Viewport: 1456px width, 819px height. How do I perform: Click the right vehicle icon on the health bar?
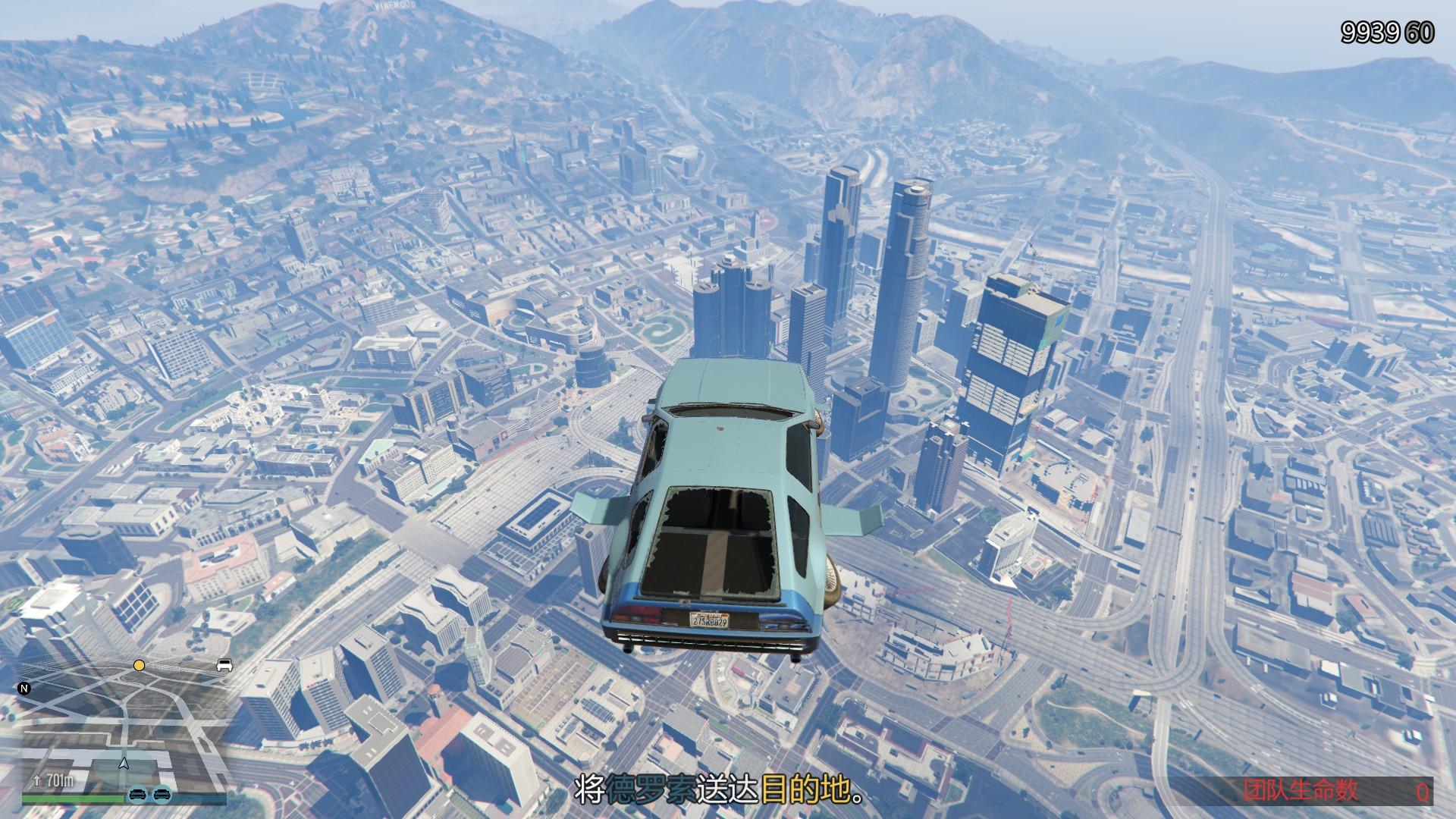(x=162, y=794)
